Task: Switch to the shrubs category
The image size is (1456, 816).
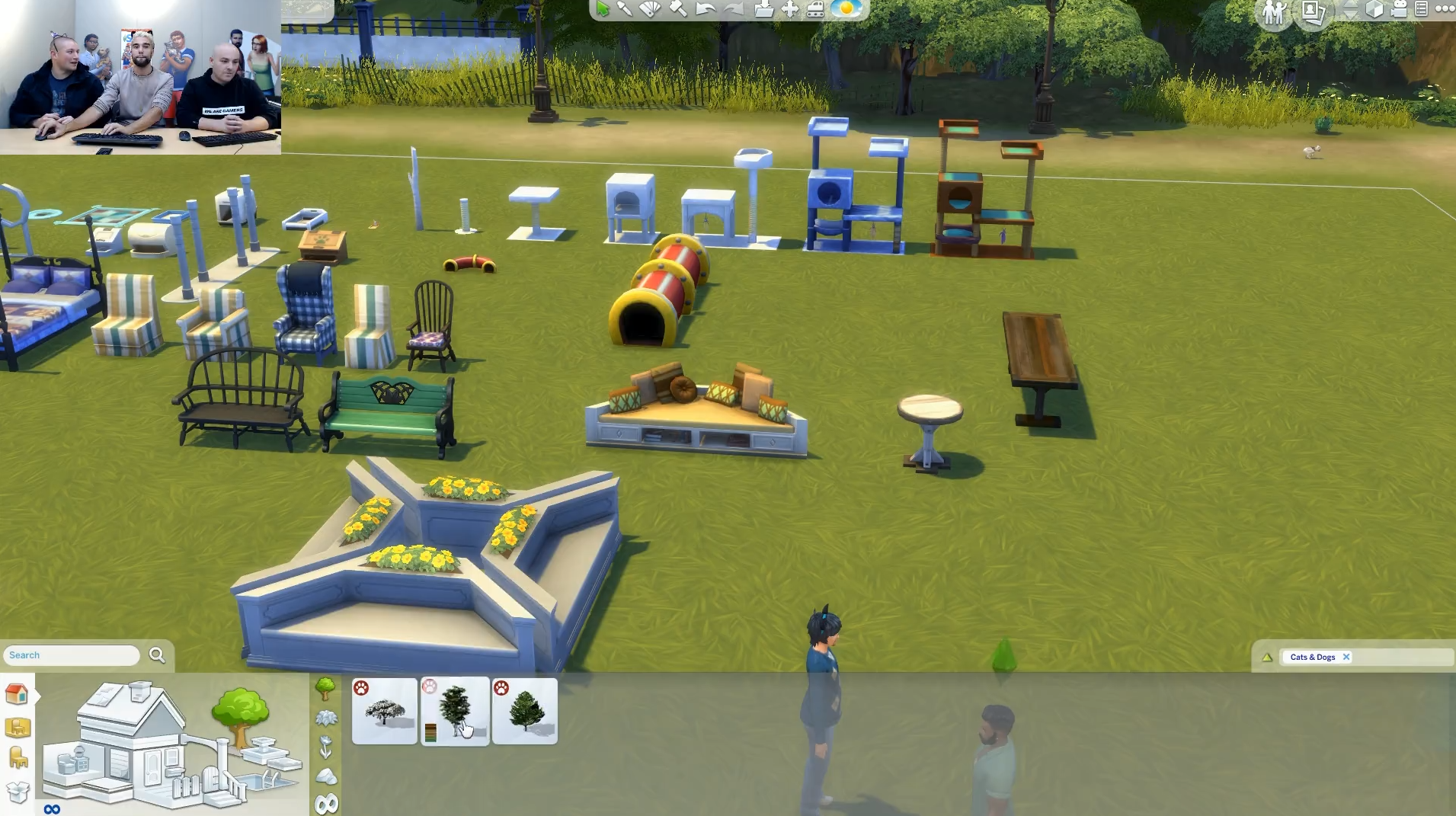Action: pyautogui.click(x=326, y=718)
